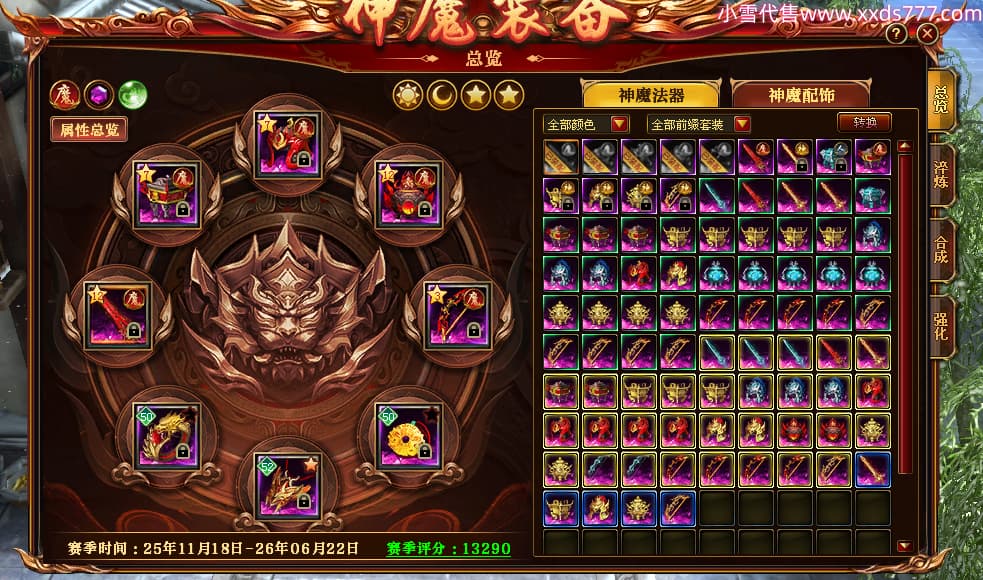Image resolution: width=983 pixels, height=580 pixels.
Task: Switch to the 神魔配饰 tab
Action: pyautogui.click(x=801, y=95)
